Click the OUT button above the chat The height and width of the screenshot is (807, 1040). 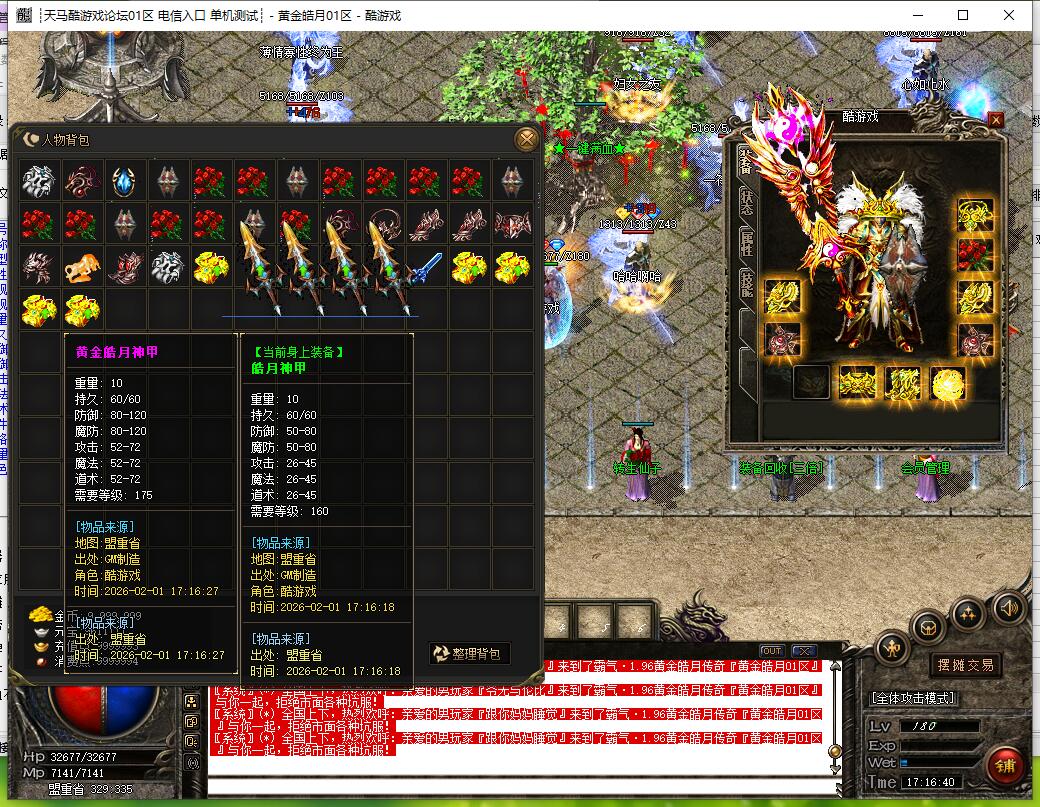(772, 651)
